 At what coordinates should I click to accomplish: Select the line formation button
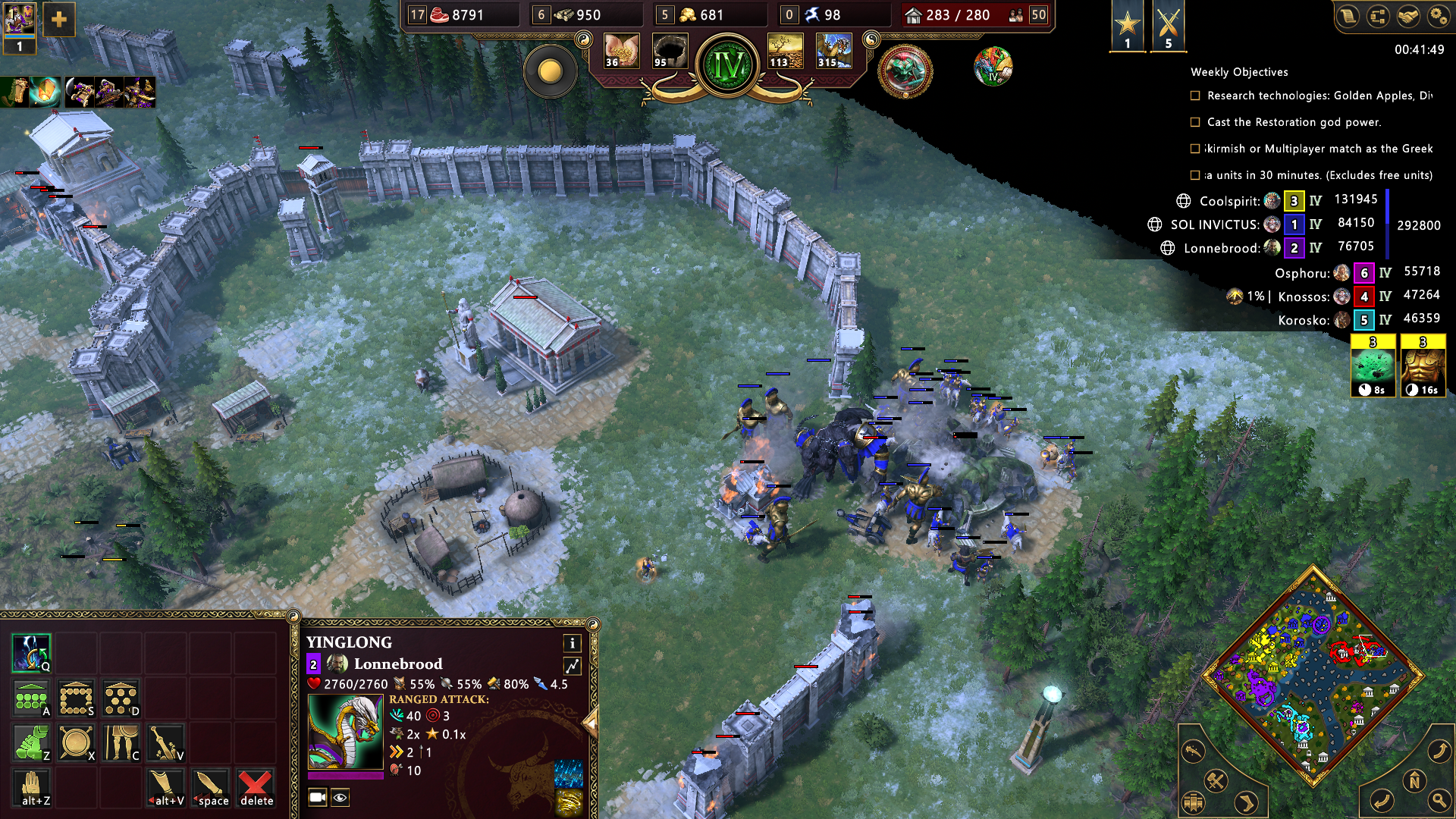pyautogui.click(x=31, y=698)
